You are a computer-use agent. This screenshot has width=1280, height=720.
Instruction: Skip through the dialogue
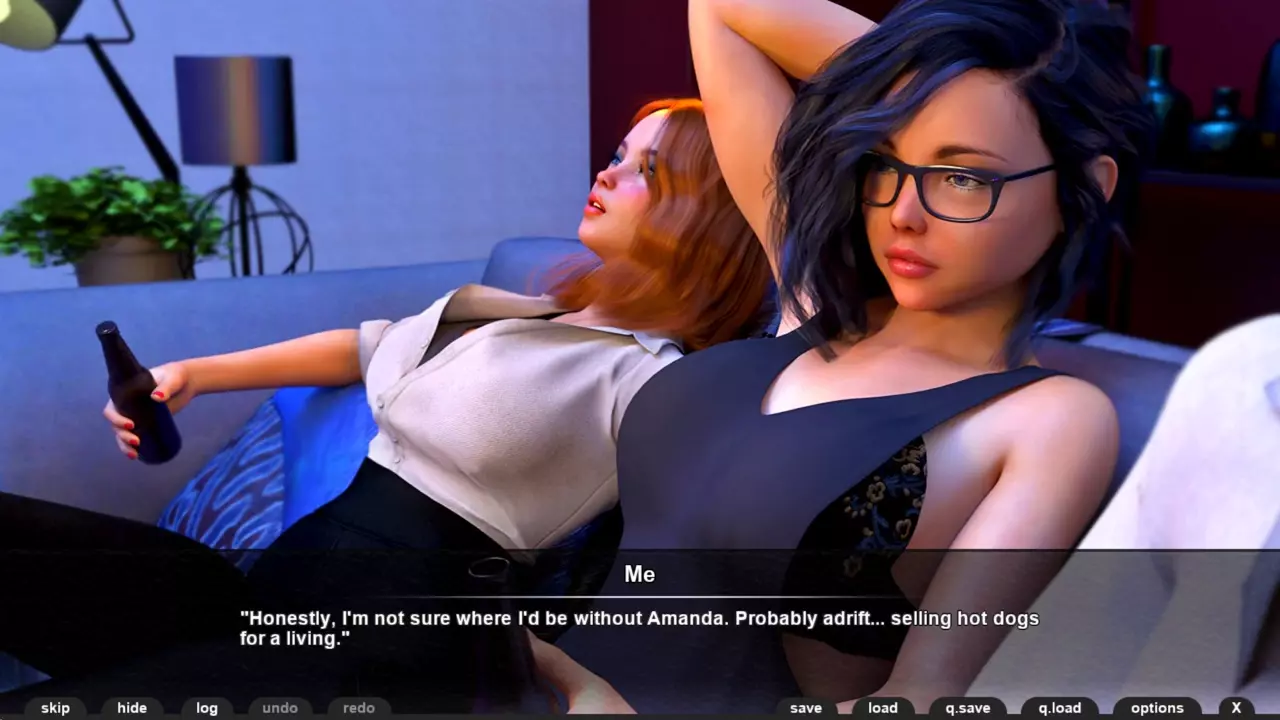[55, 708]
